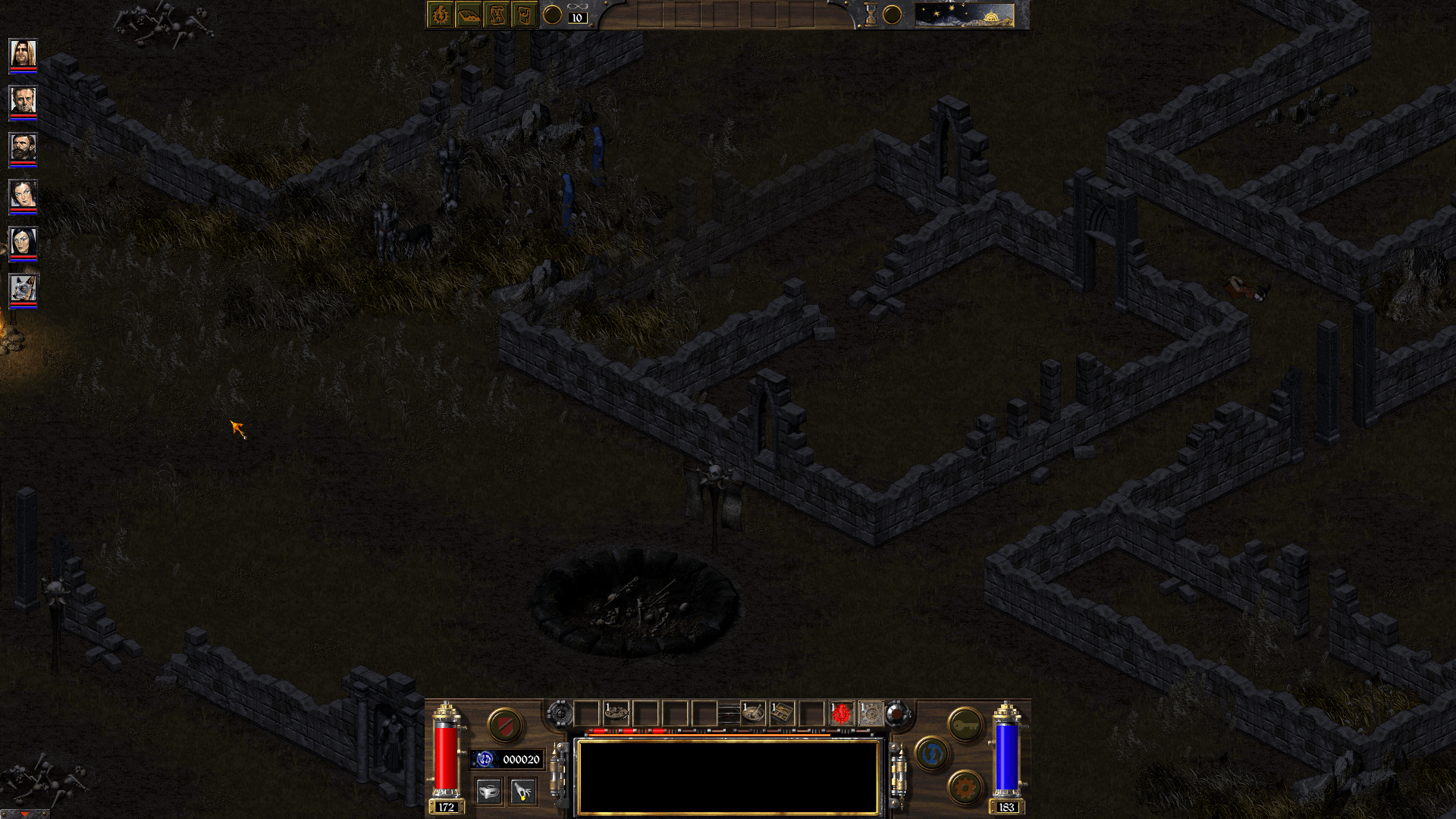This screenshot has height=819, width=1456.
Task: Select the toolkit item in the hotkey bar
Action: tap(783, 713)
